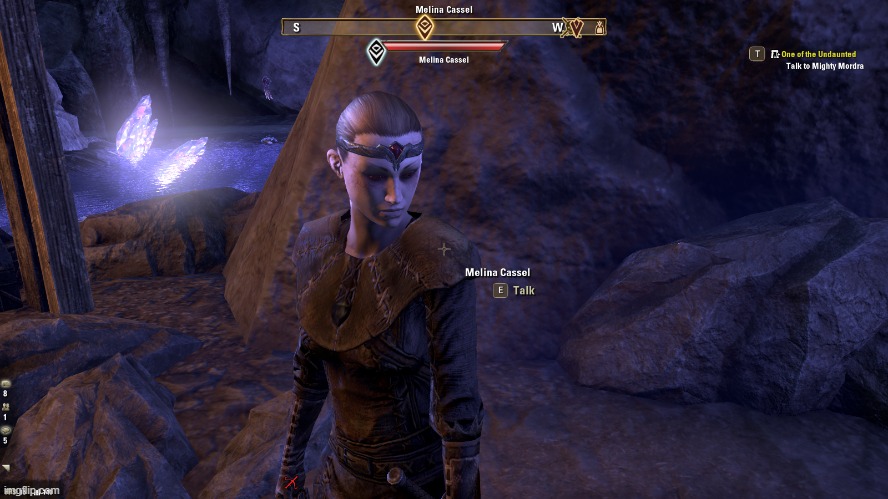Click the imgflip.com watermark
The width and height of the screenshot is (888, 499).
pyautogui.click(x=31, y=491)
